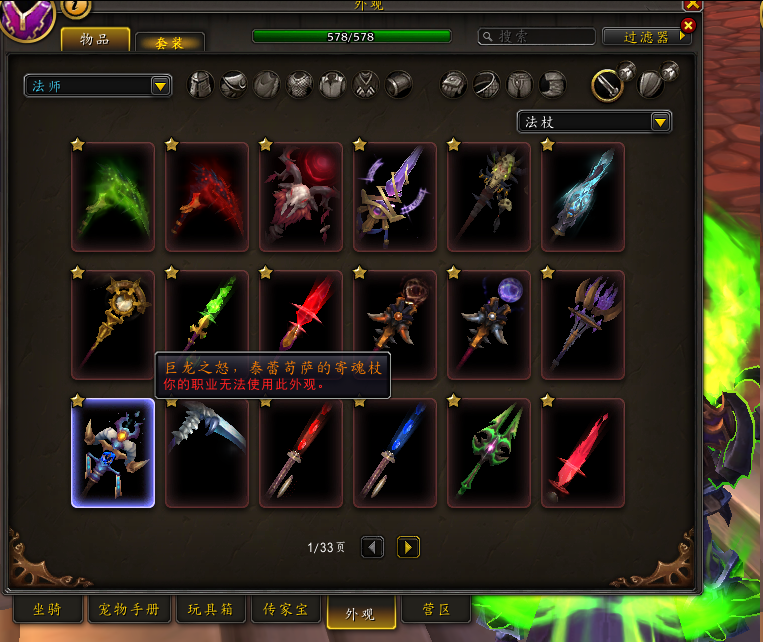This screenshot has width=763, height=642.
Task: Pick the blue-bladed staff appearance
Action: pyautogui.click(x=395, y=453)
